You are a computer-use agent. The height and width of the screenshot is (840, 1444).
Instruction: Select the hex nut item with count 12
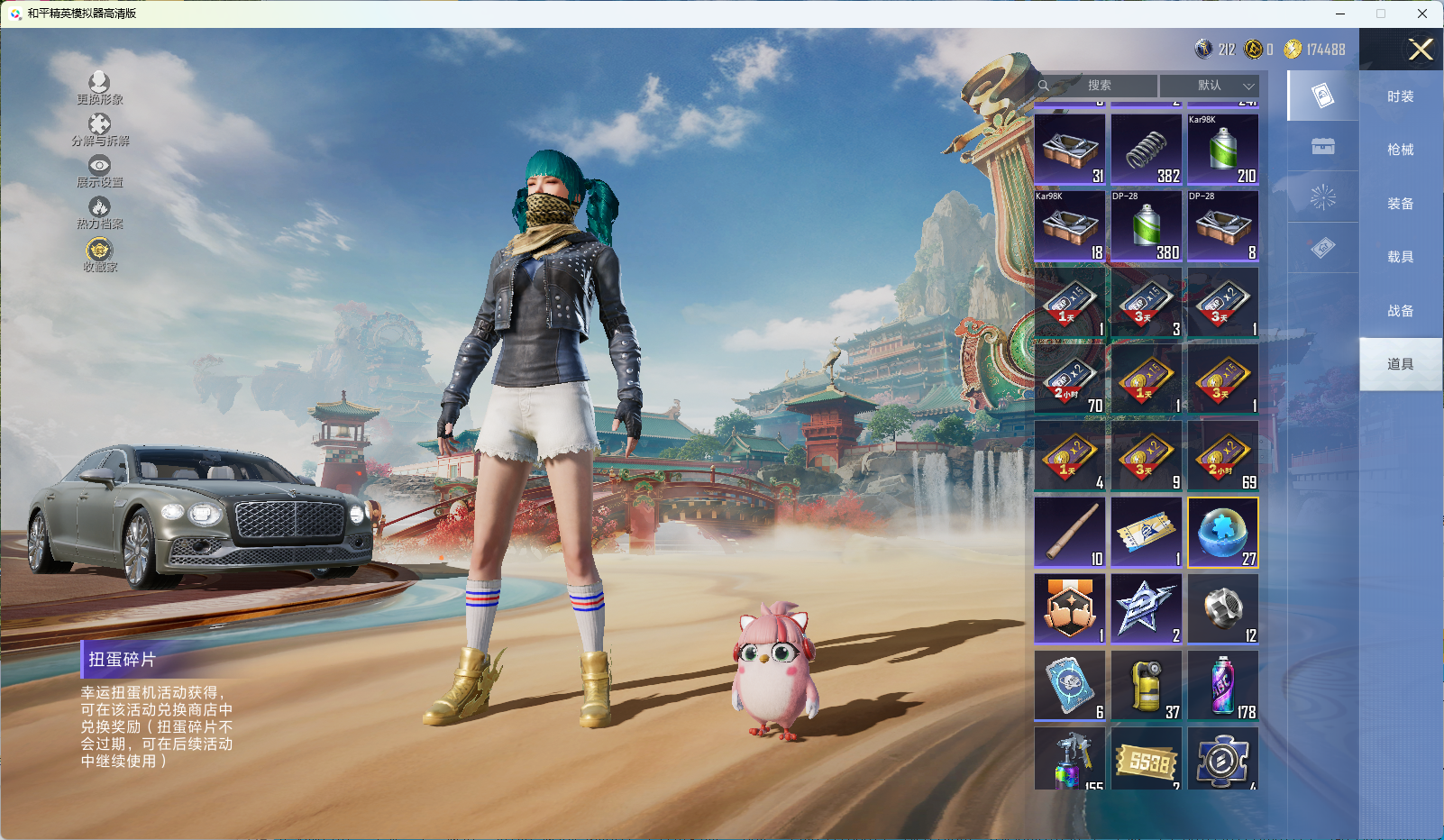(1223, 609)
